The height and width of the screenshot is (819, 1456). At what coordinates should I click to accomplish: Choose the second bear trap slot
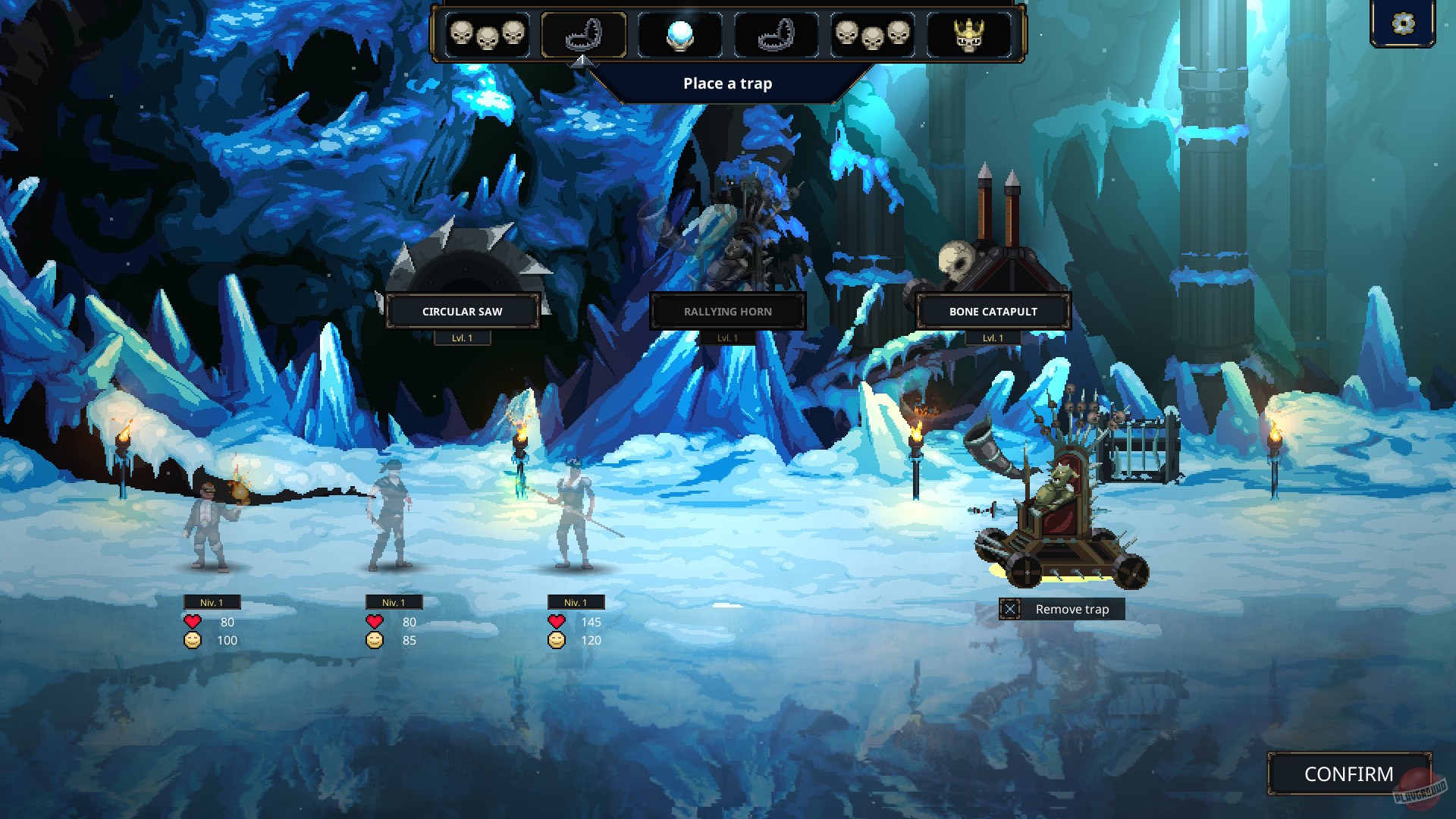point(776,34)
